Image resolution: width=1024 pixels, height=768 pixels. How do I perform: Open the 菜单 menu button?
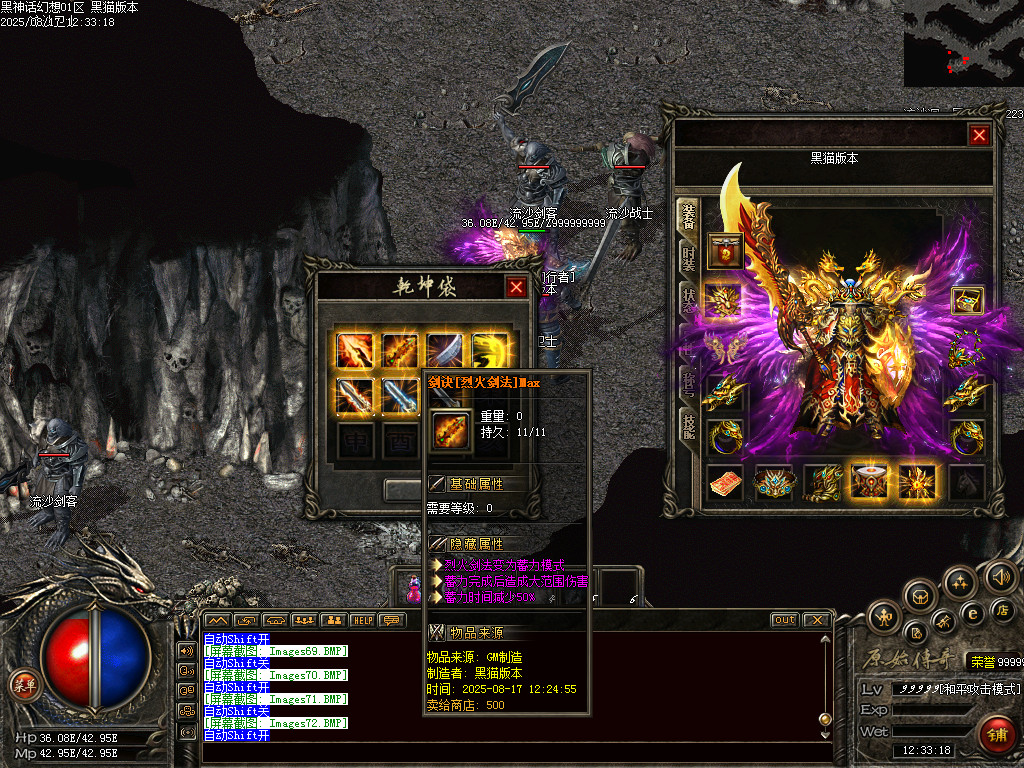point(23,685)
